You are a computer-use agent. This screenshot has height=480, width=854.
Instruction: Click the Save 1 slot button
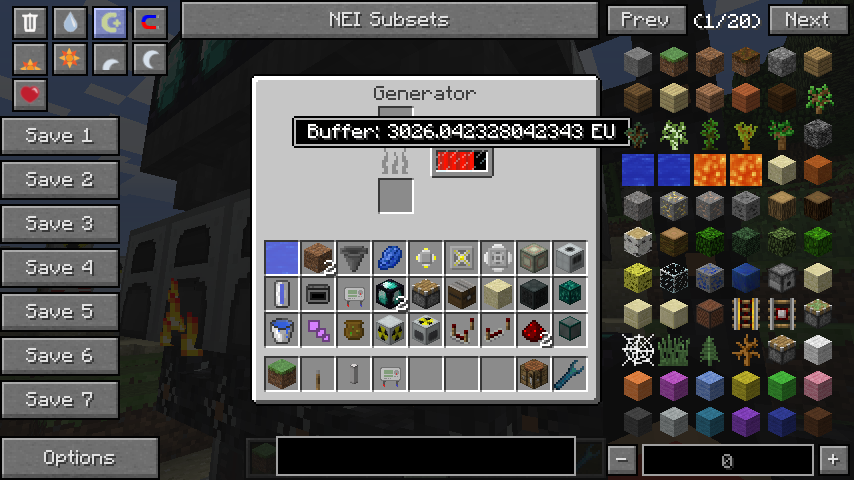[x=60, y=136]
